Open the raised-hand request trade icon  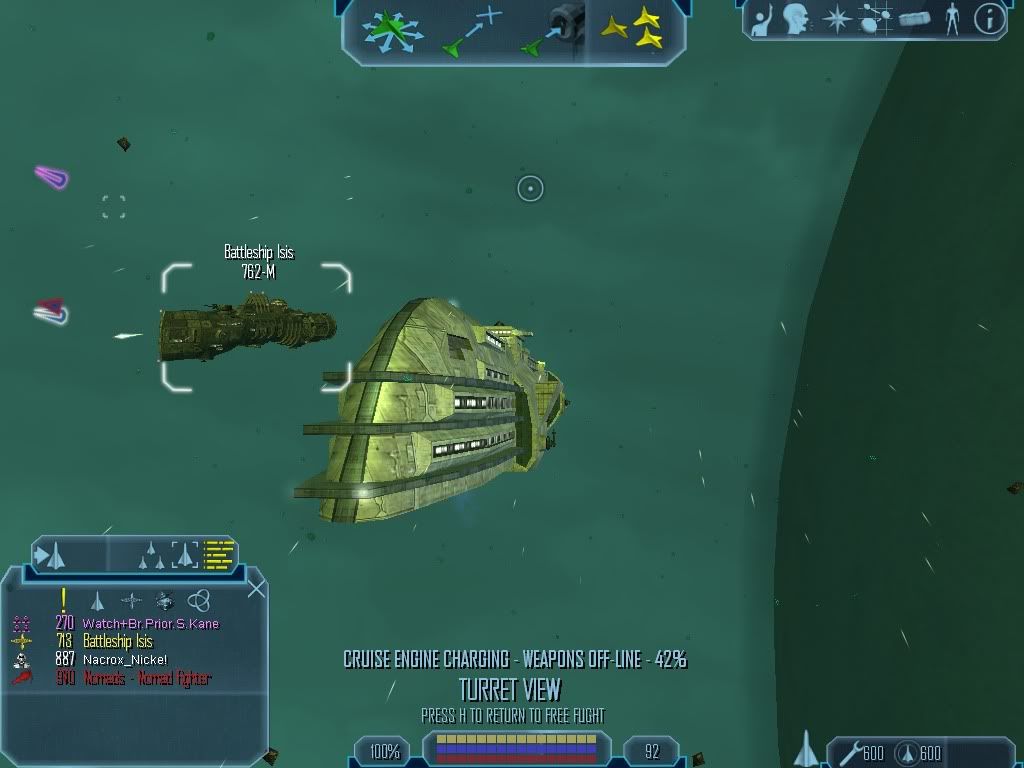[x=762, y=18]
